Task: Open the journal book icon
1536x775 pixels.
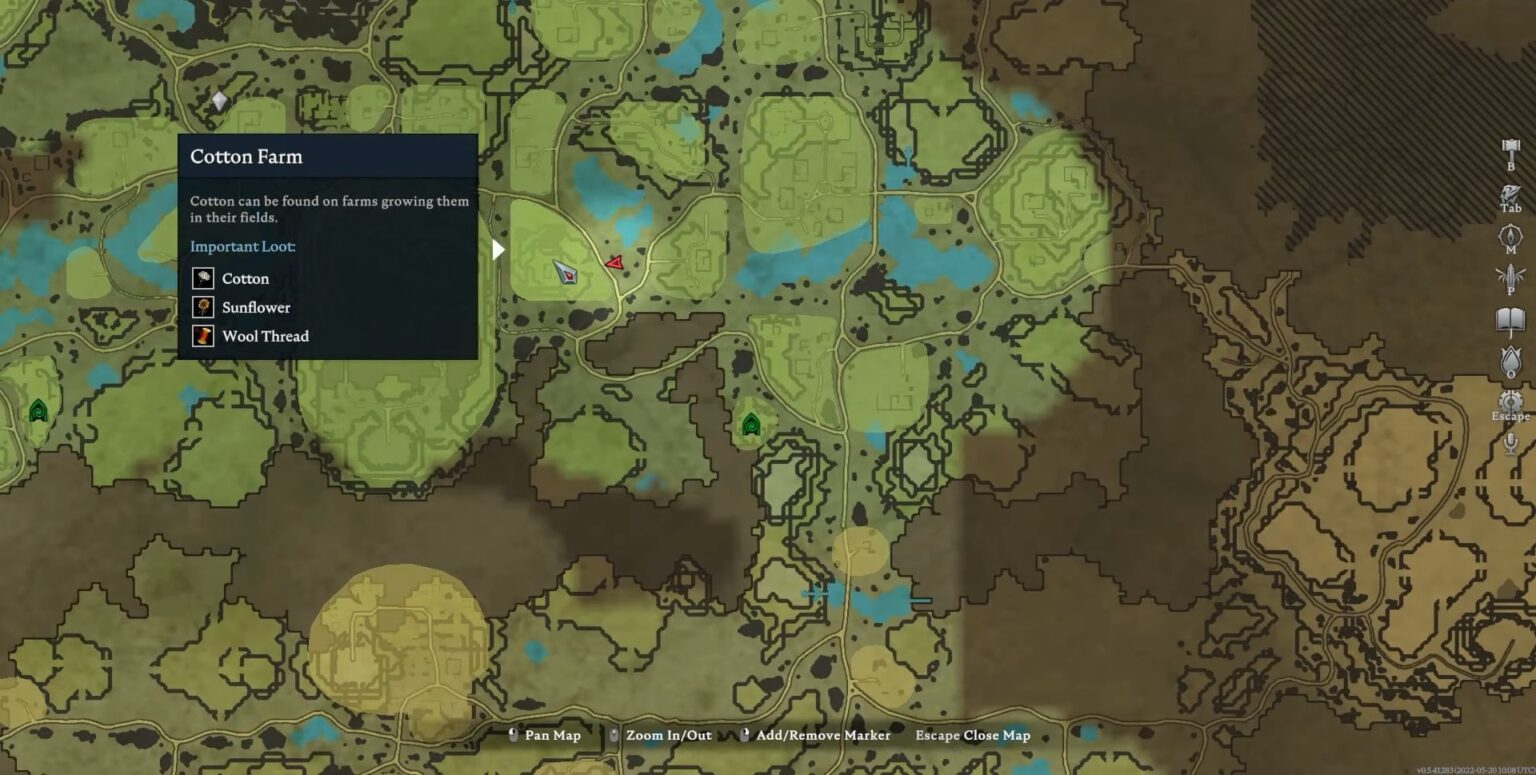Action: (x=1510, y=320)
